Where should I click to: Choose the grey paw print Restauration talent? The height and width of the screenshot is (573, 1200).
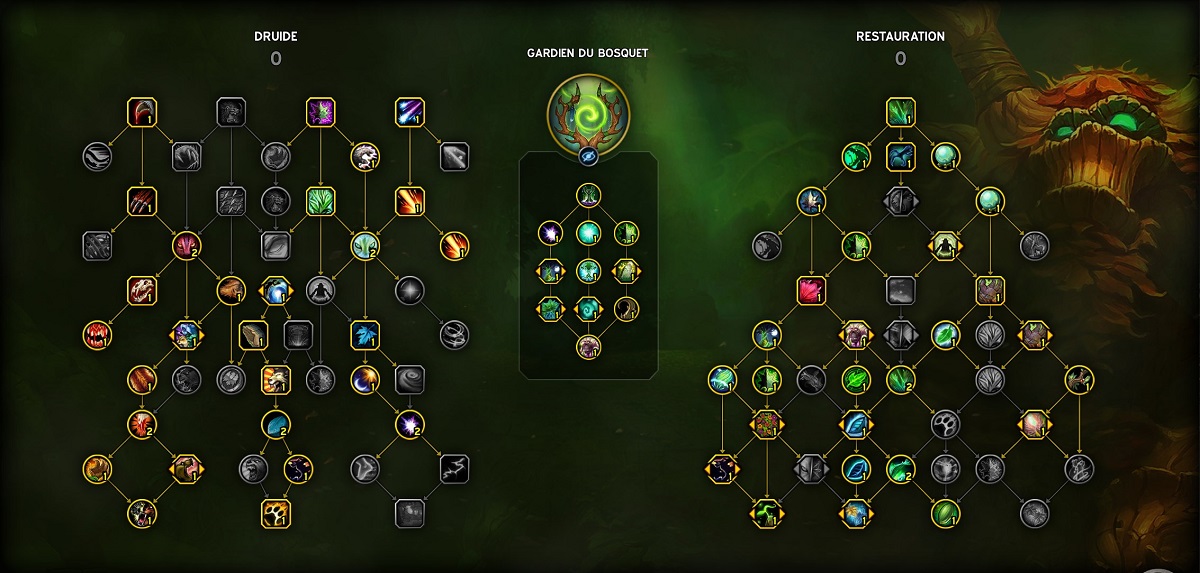click(945, 424)
